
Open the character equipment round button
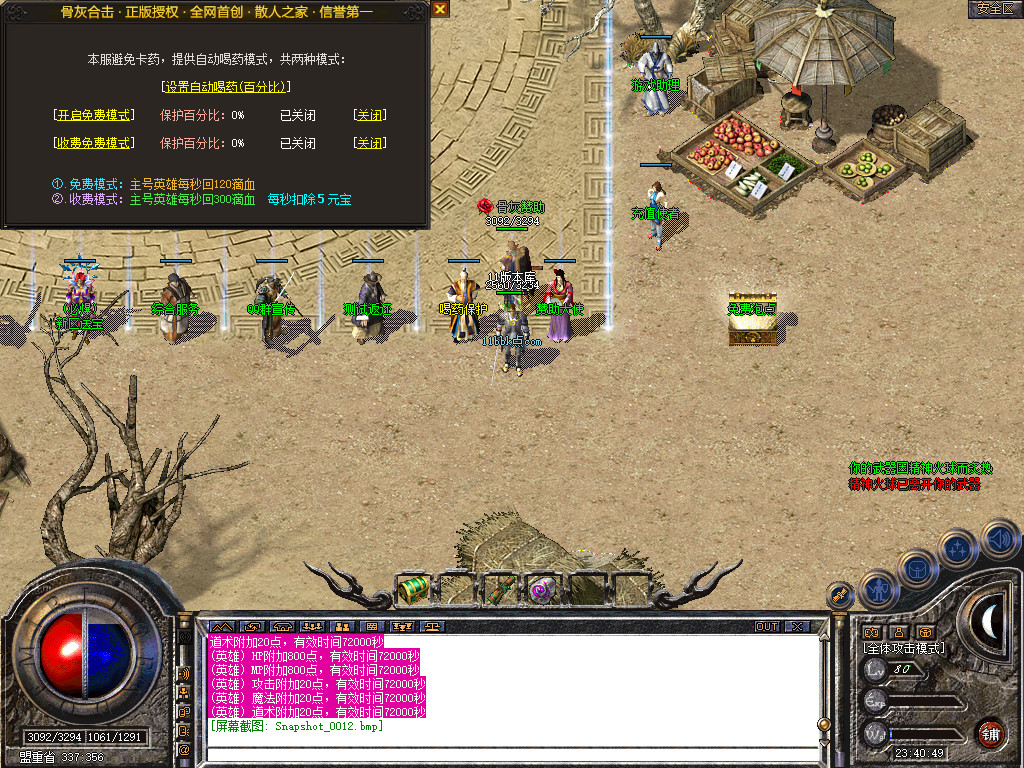(878, 589)
